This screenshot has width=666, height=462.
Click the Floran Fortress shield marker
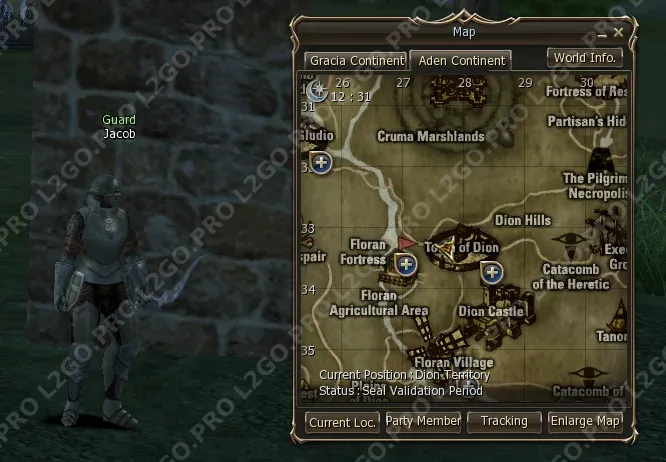tap(405, 264)
